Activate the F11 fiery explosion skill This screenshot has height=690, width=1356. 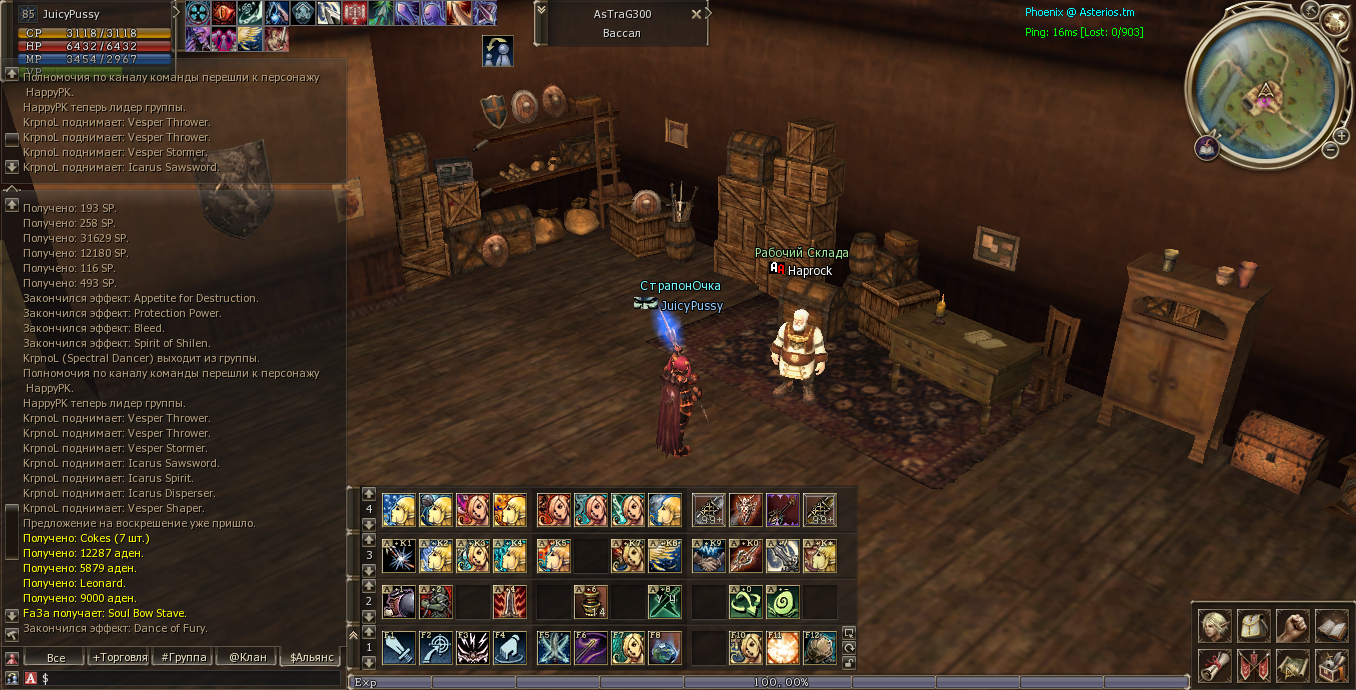[x=783, y=648]
